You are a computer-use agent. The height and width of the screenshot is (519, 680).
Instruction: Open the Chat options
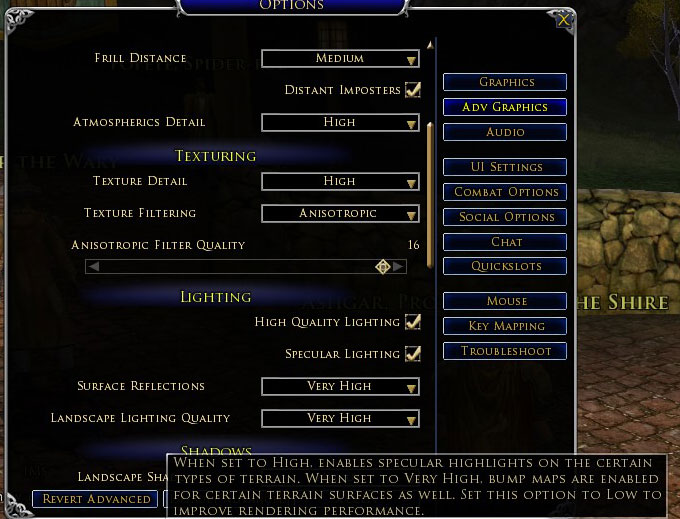click(505, 242)
